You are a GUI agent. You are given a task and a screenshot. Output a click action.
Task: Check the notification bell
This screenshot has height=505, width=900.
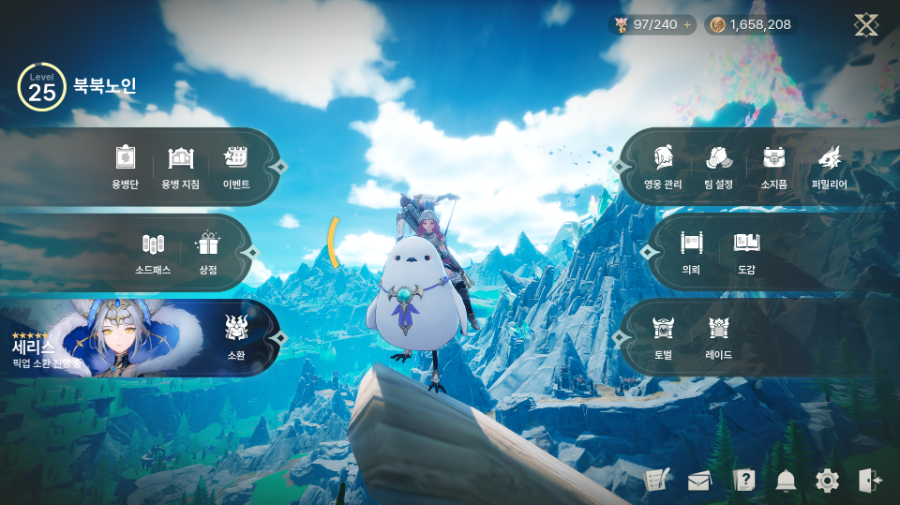(785, 481)
